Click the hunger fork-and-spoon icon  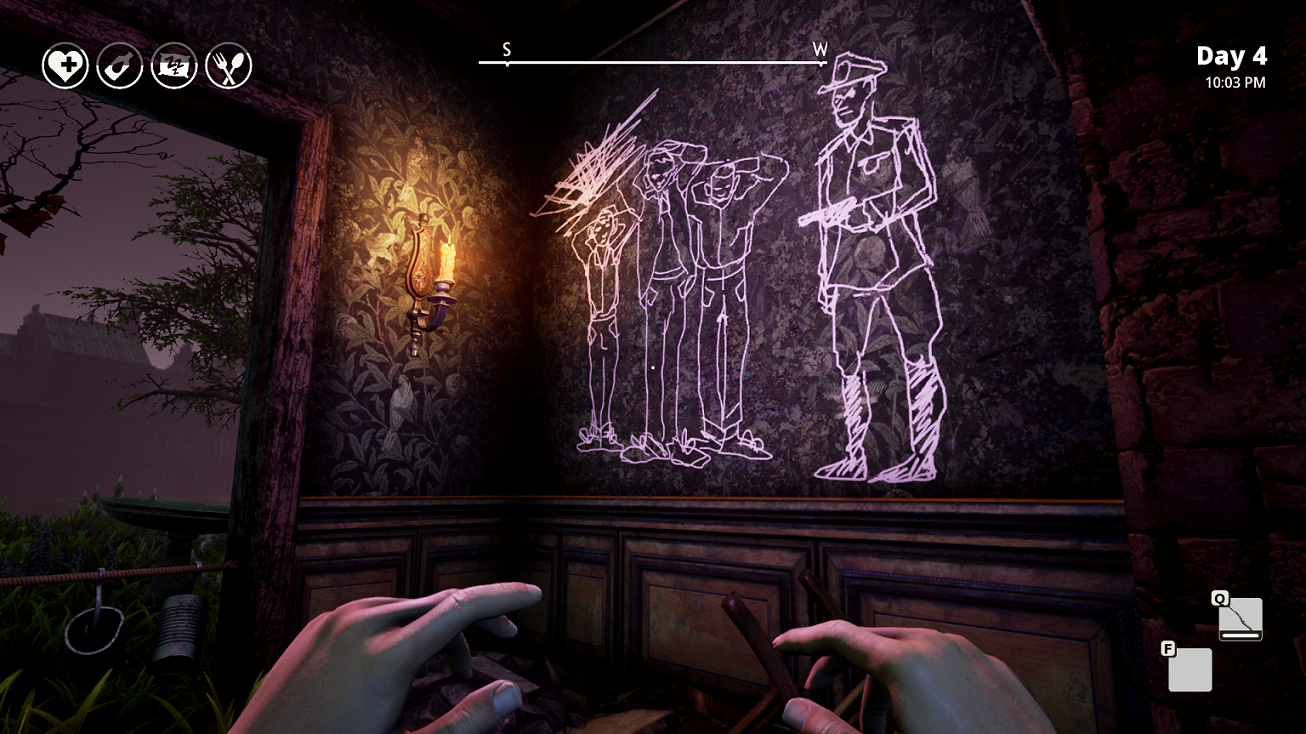(x=229, y=65)
